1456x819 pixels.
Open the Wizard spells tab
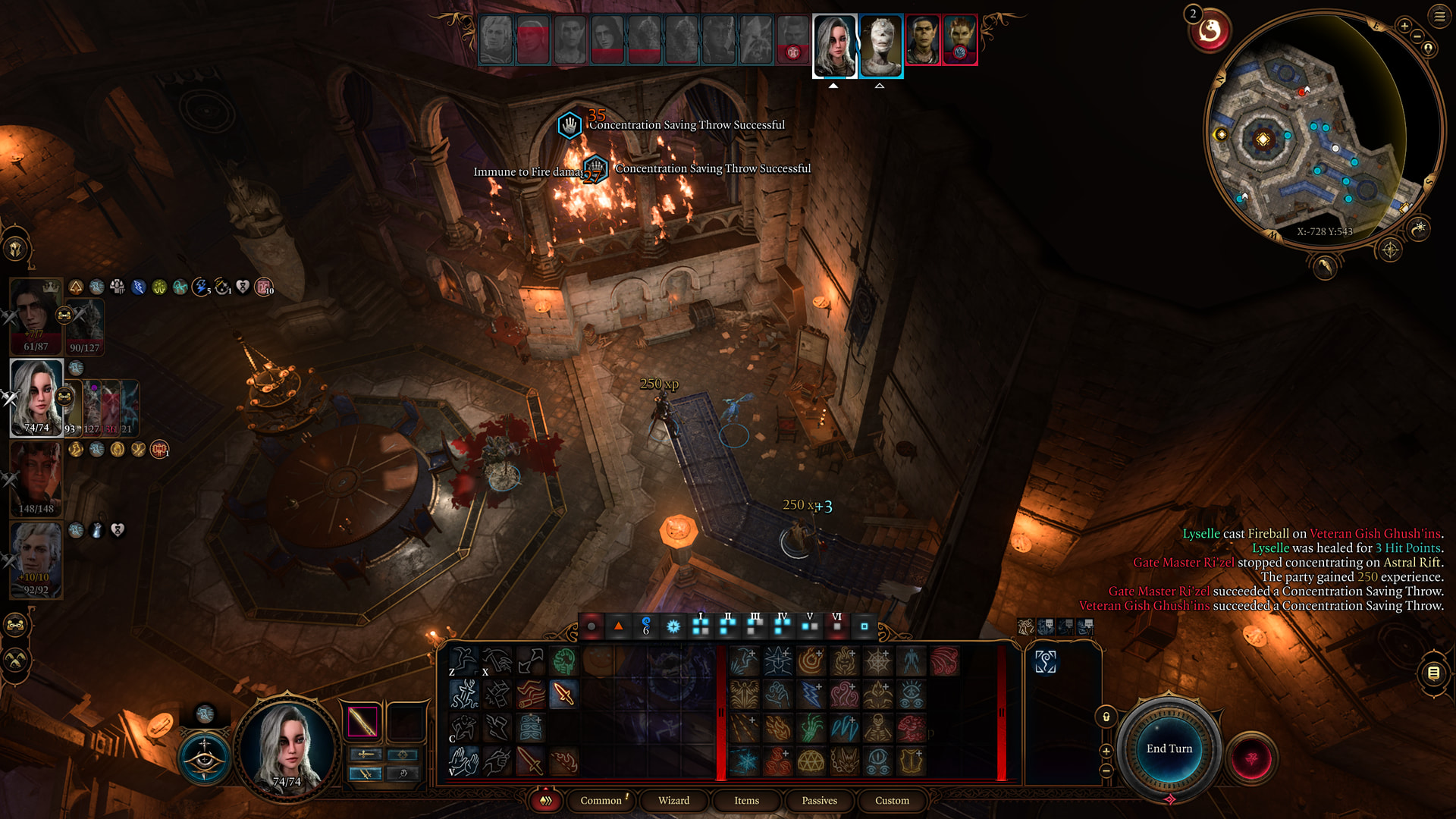pyautogui.click(x=673, y=801)
